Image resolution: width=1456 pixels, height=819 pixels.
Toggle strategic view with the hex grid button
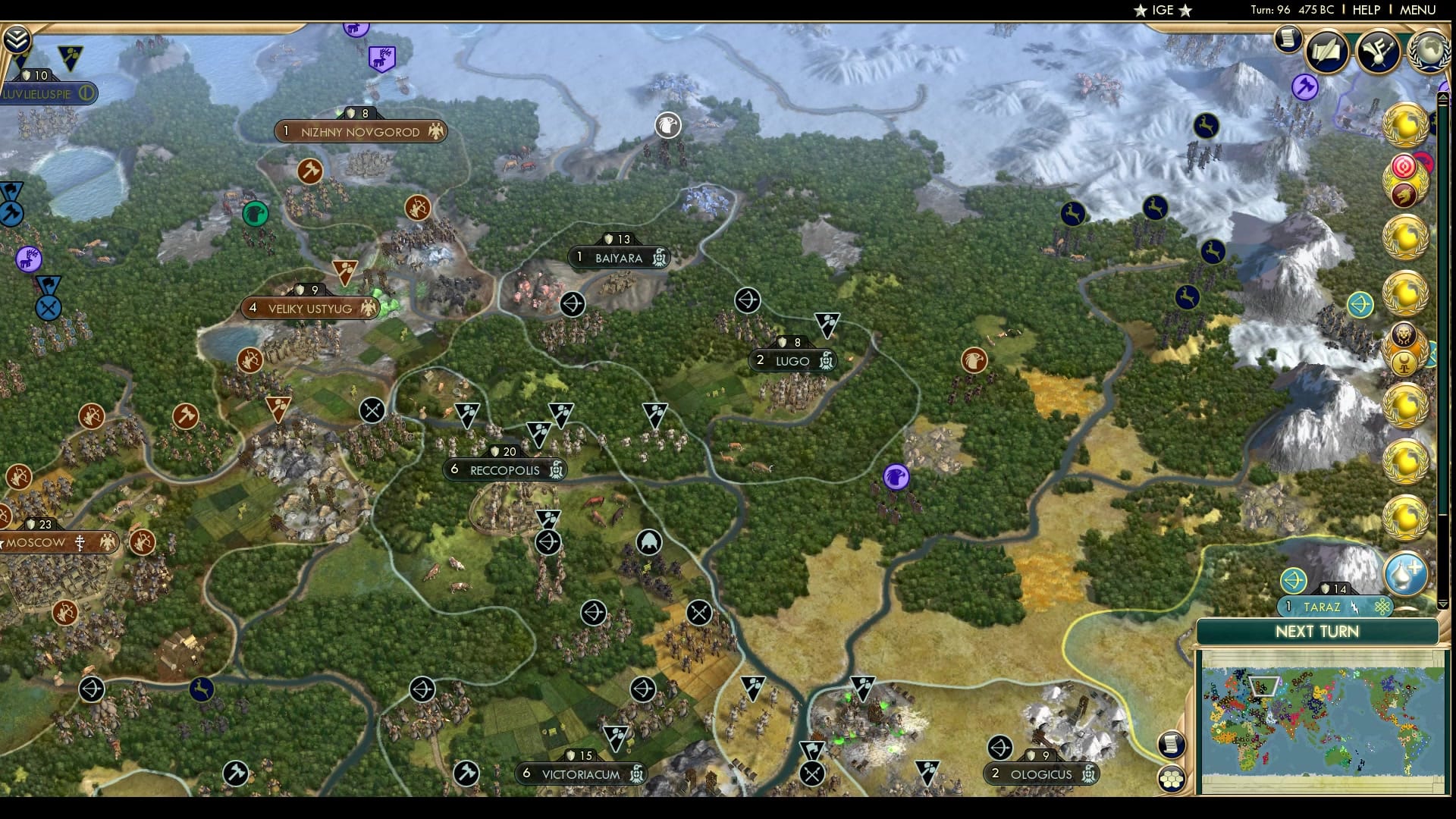[x=1172, y=778]
